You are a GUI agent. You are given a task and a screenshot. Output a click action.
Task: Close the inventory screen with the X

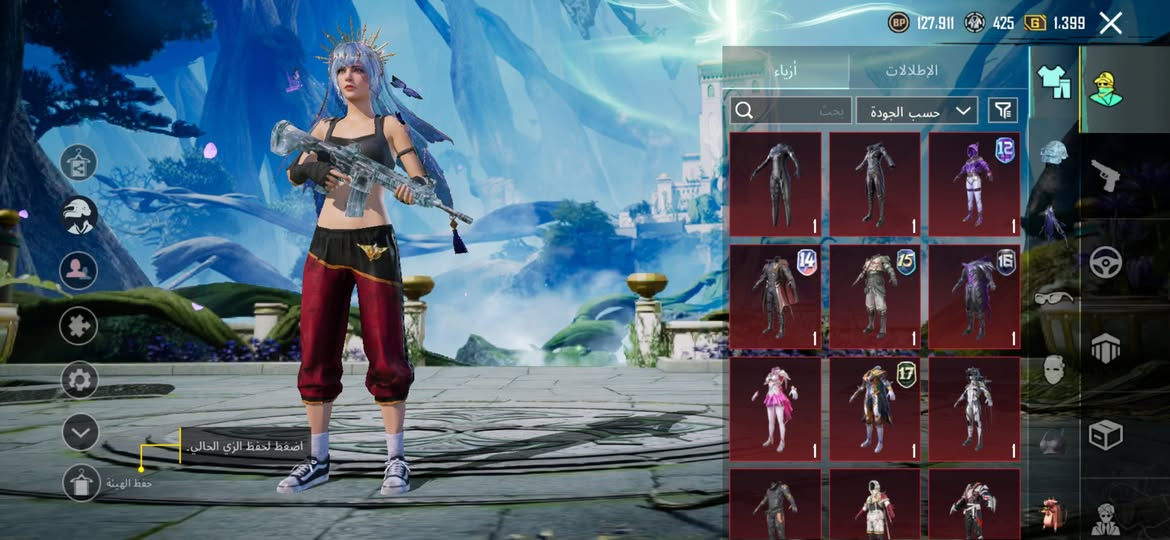click(x=1110, y=23)
